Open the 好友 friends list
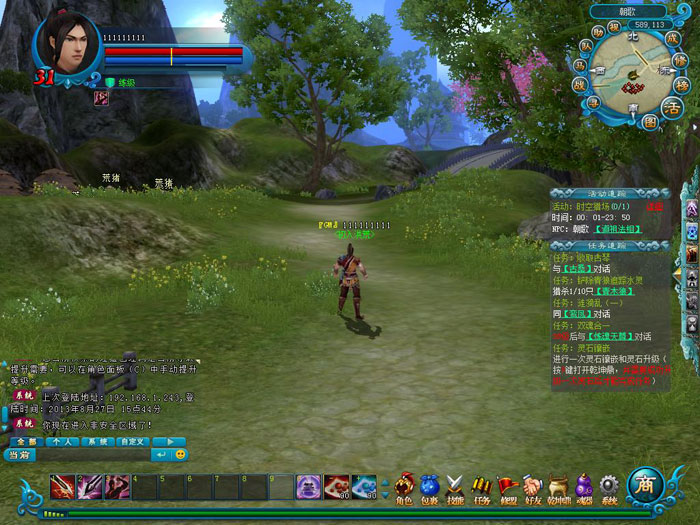This screenshot has width=700, height=525. click(x=533, y=487)
